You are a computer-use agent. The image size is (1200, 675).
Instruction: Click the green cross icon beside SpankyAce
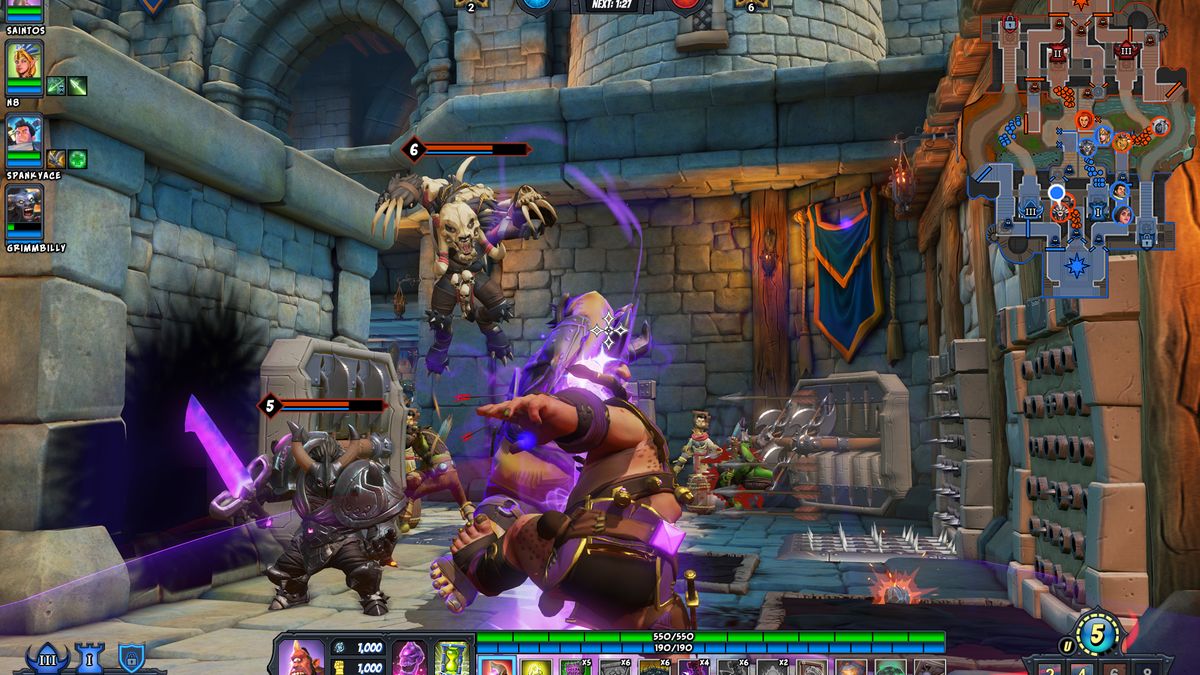point(77,159)
